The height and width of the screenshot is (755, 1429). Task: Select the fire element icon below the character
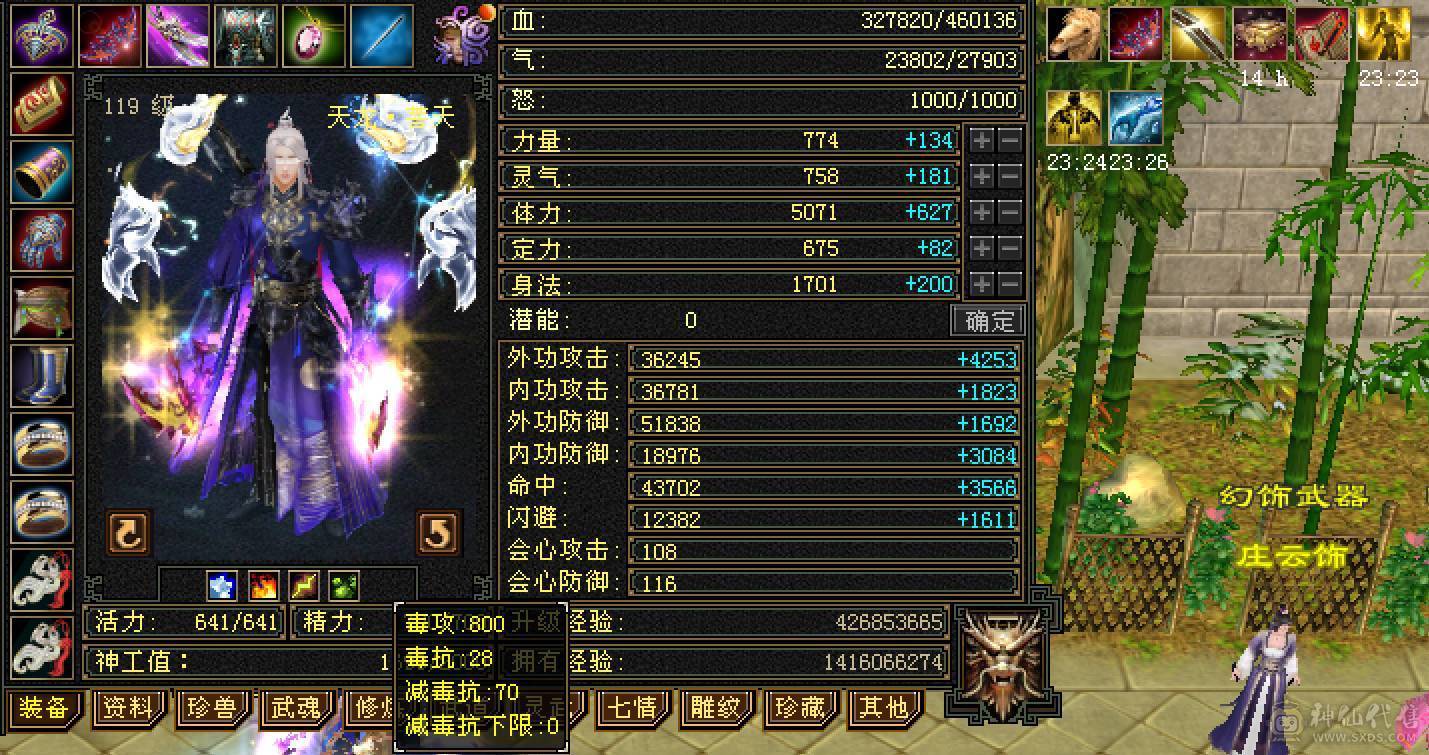coord(262,584)
